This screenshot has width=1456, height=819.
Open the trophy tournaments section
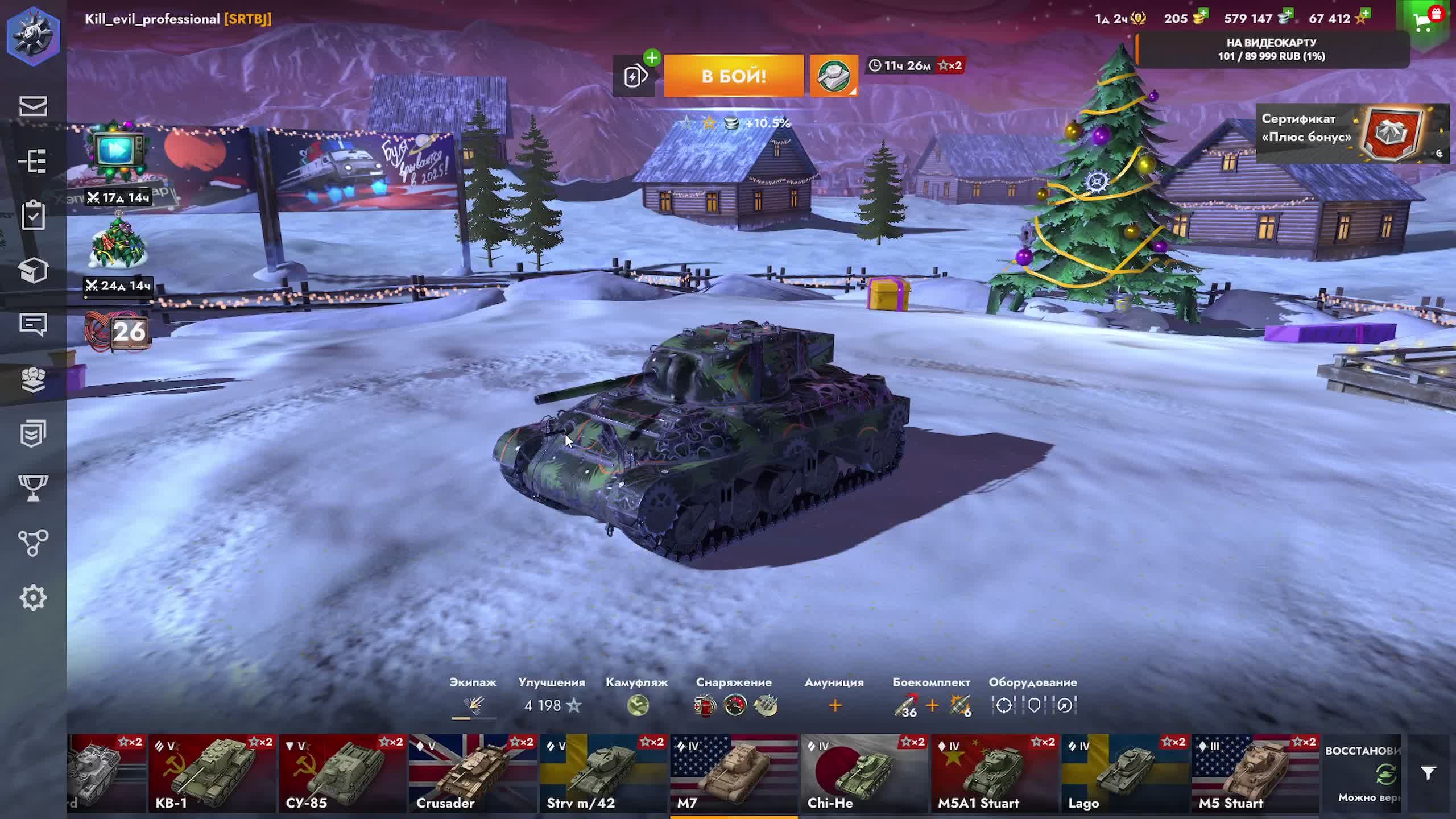[33, 488]
